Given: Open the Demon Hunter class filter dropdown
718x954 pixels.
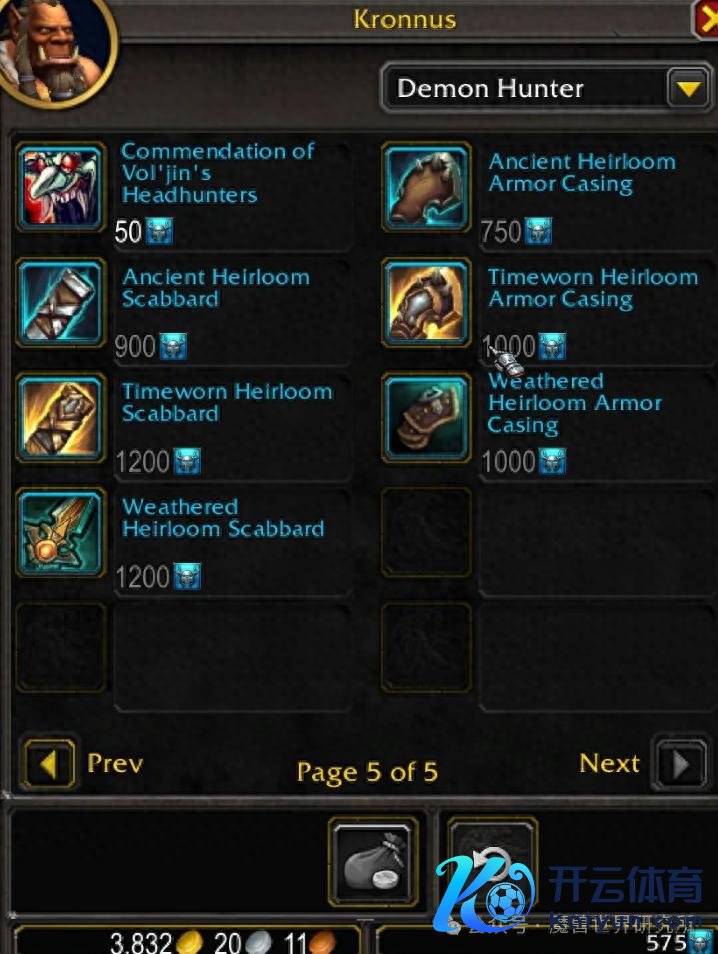Looking at the screenshot, I should click(687, 89).
